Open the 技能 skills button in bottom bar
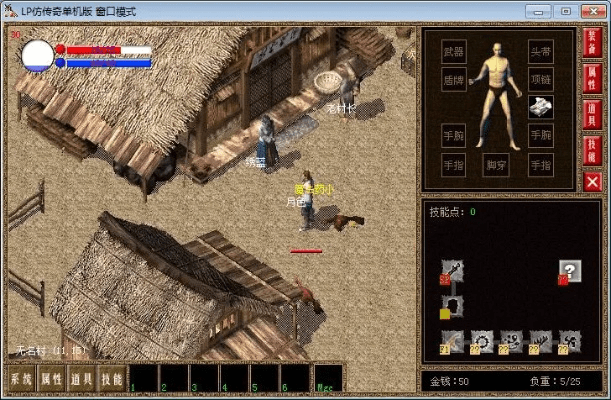The image size is (611, 400). 112,379
